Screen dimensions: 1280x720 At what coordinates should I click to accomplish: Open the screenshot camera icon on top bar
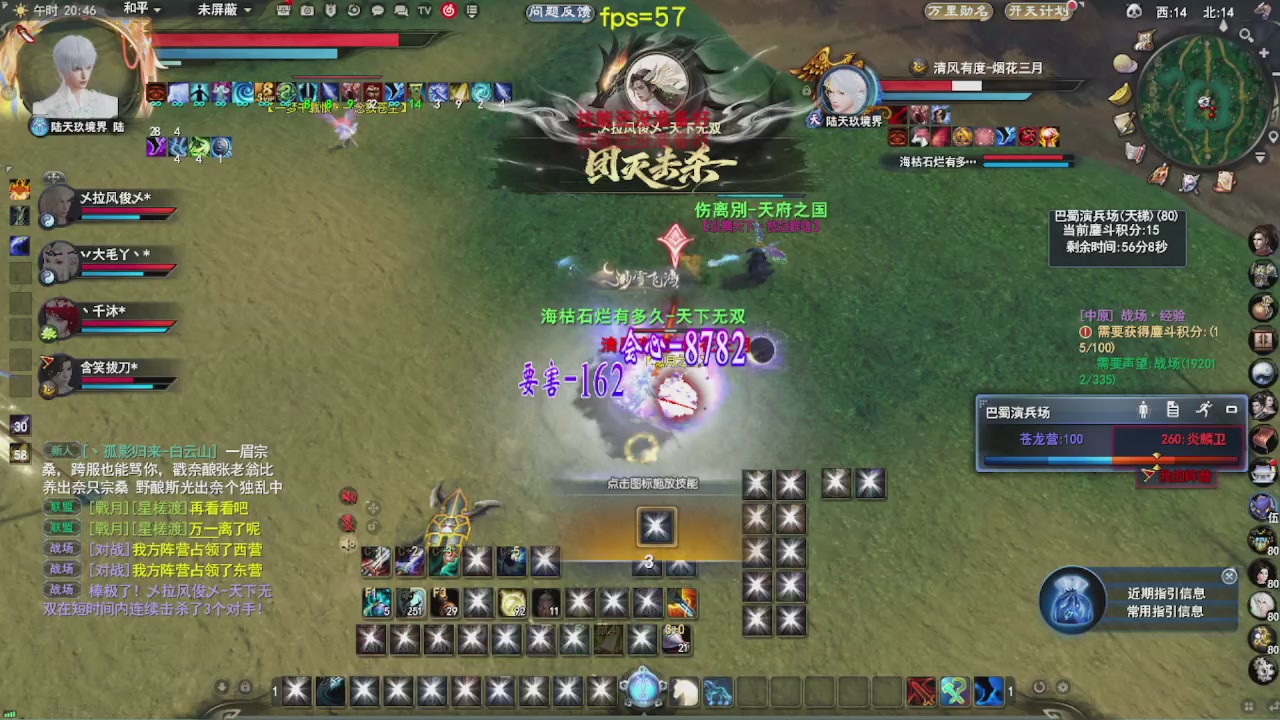pyautogui.click(x=307, y=10)
